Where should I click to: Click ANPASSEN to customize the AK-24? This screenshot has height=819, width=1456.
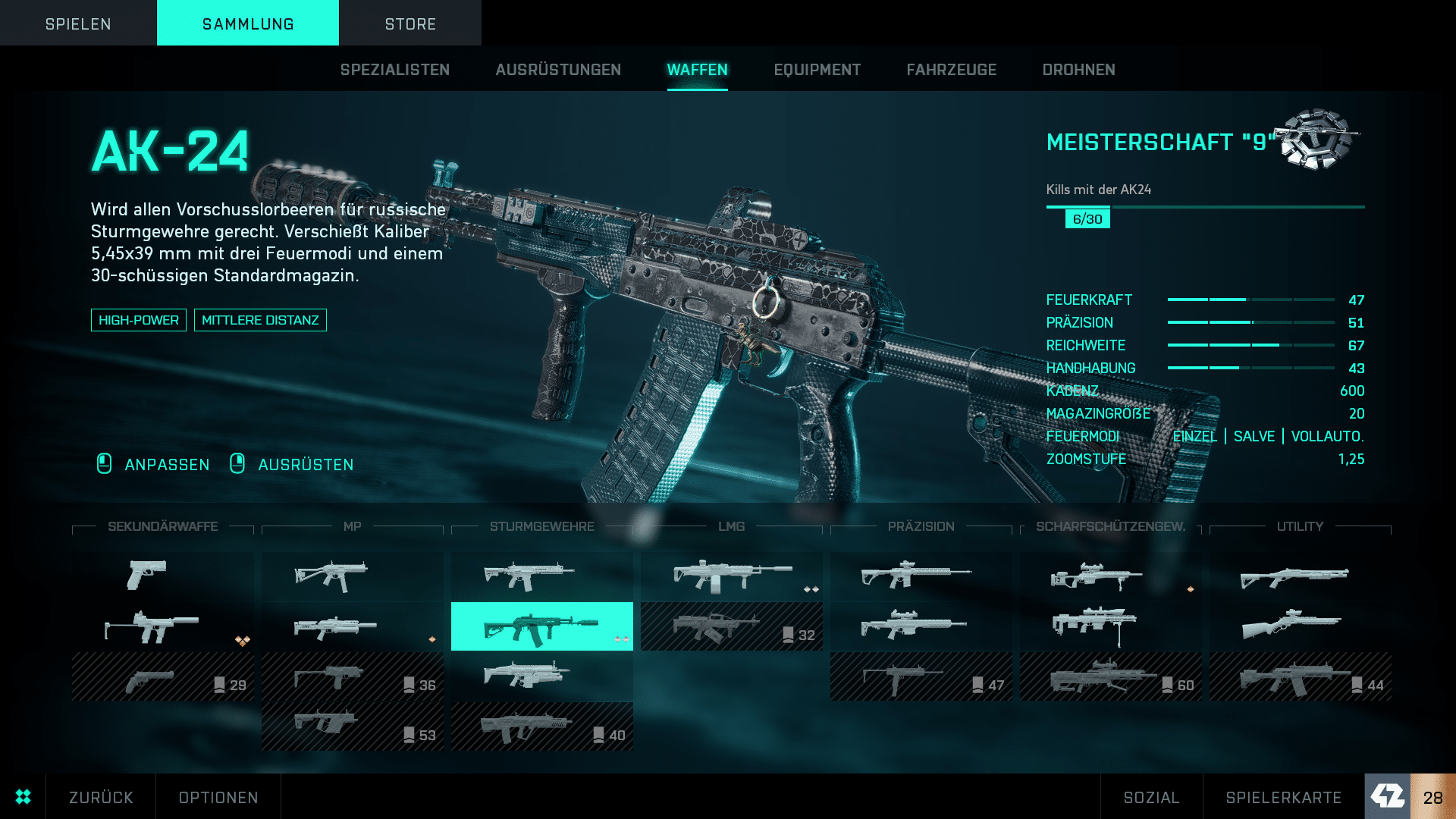click(x=167, y=464)
